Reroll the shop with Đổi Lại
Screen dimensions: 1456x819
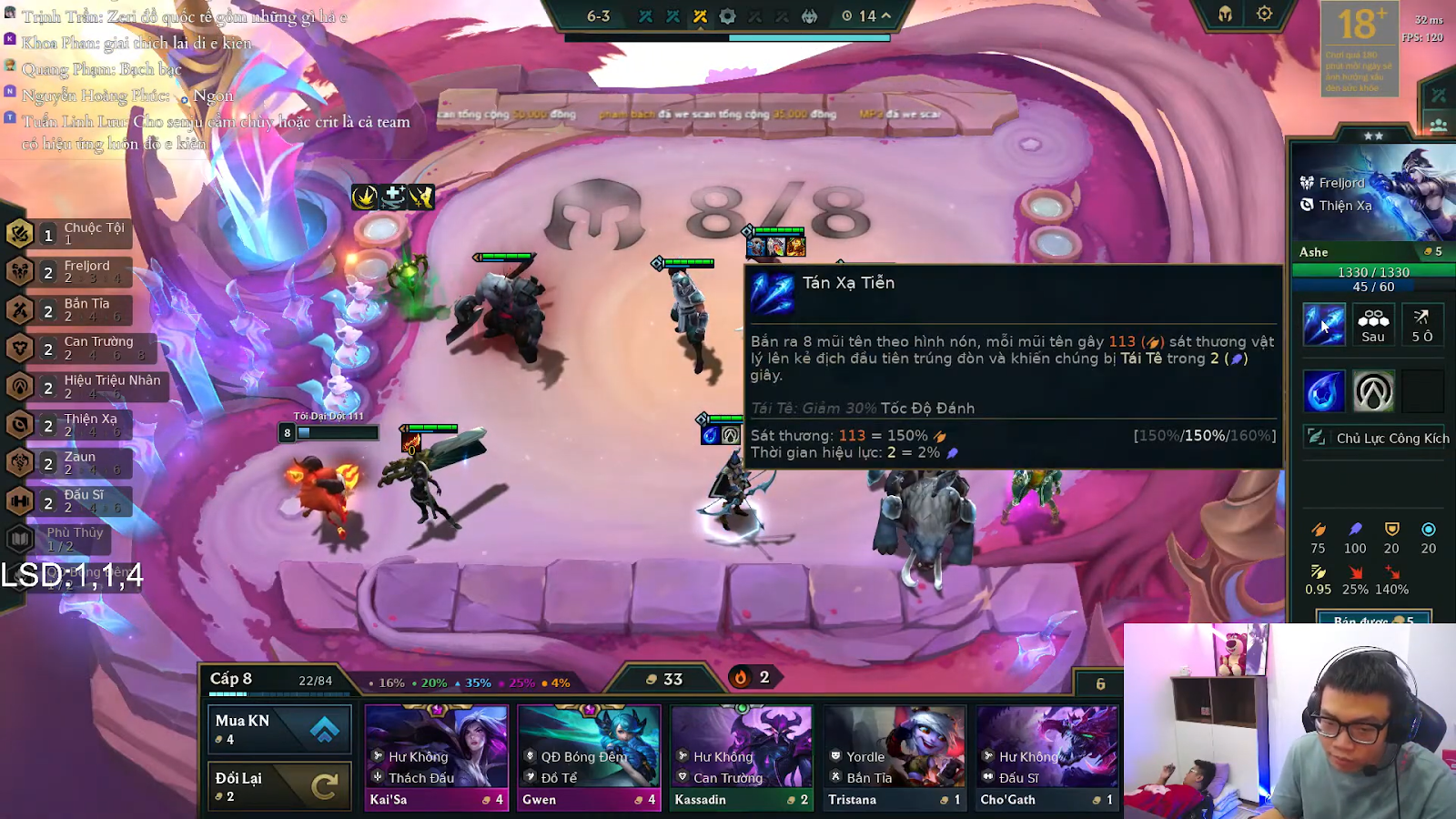click(279, 785)
